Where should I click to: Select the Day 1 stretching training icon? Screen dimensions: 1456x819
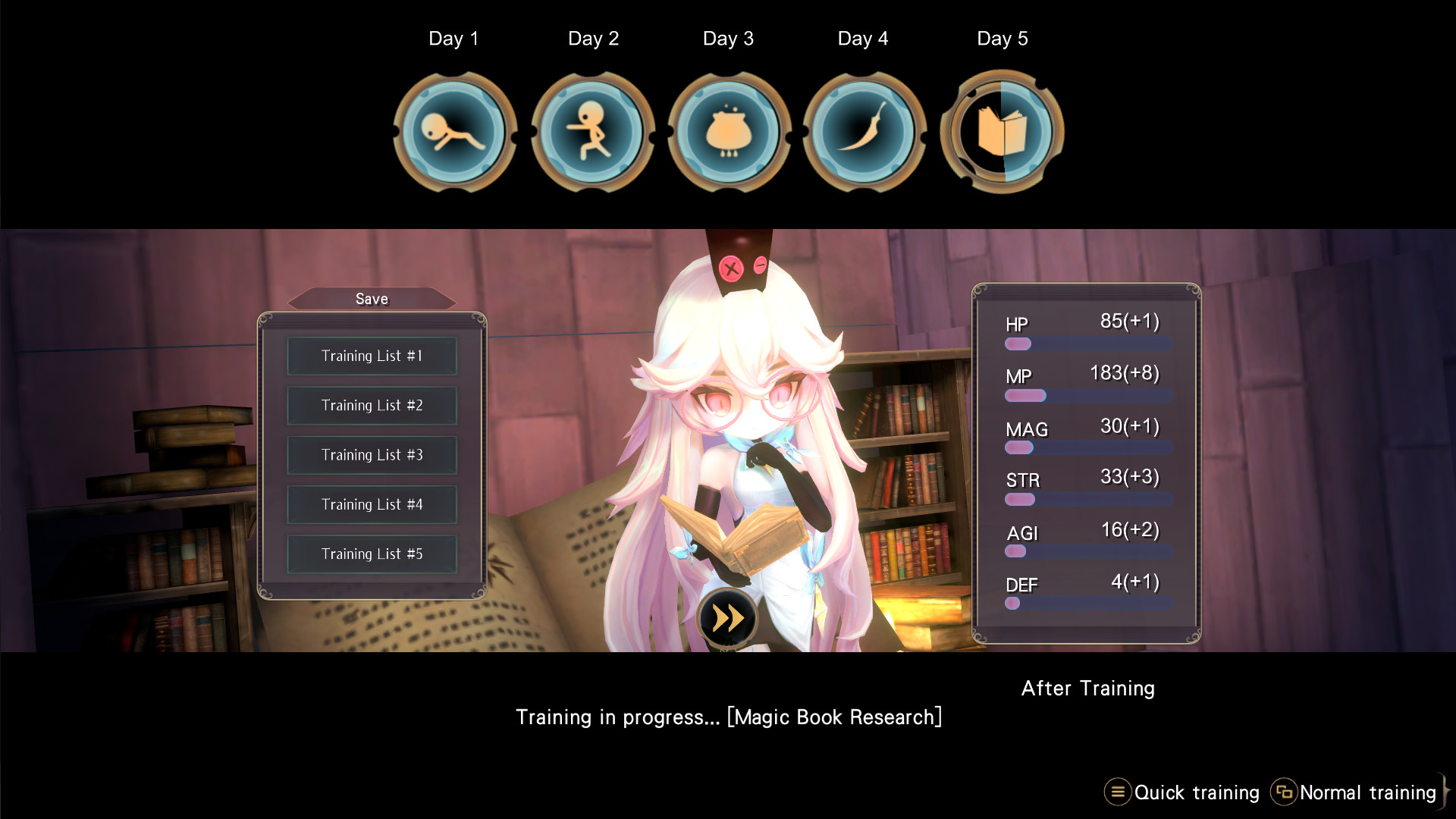454,132
